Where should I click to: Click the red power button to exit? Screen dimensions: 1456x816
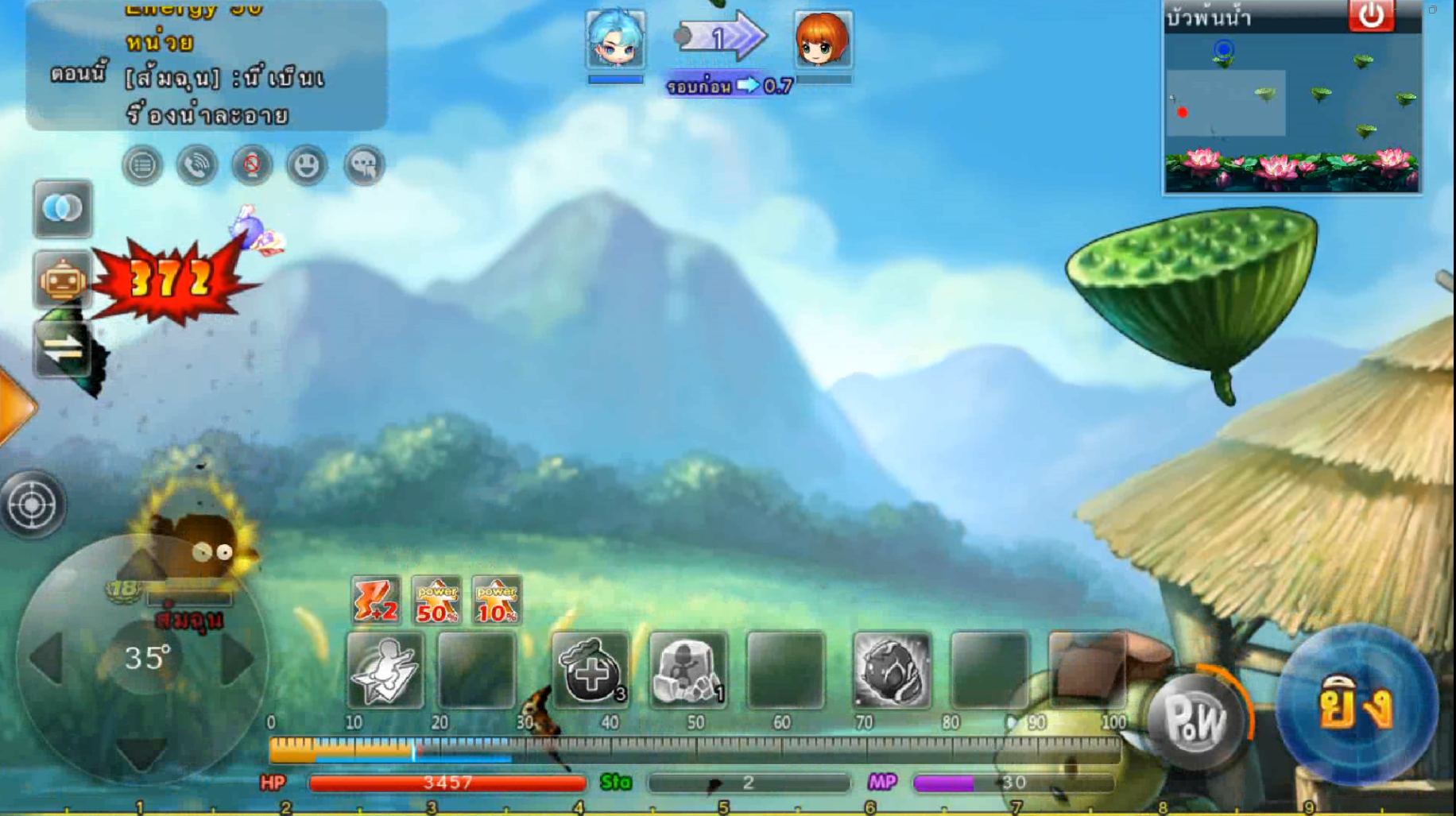tap(1370, 16)
